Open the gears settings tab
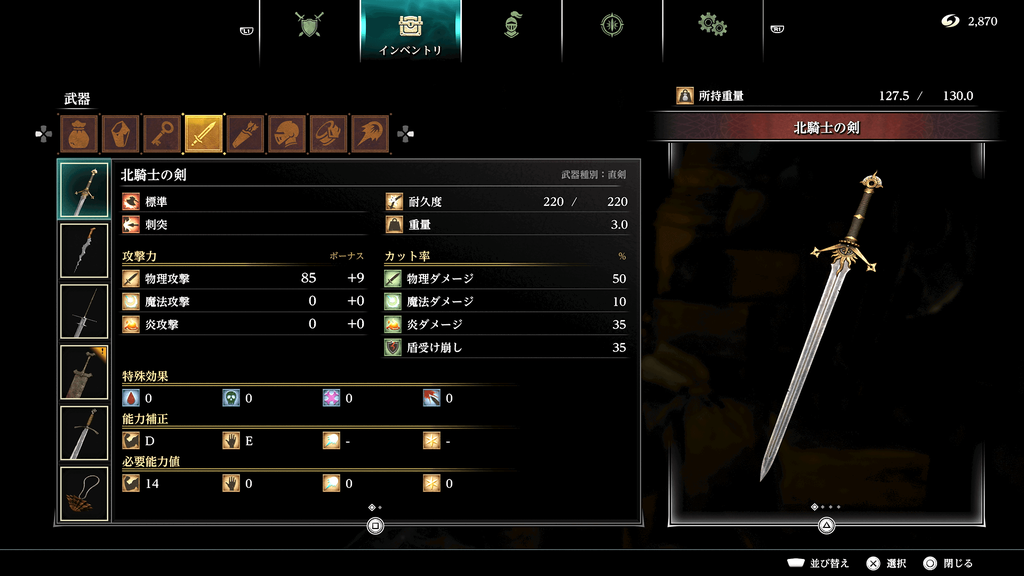 coord(712,26)
